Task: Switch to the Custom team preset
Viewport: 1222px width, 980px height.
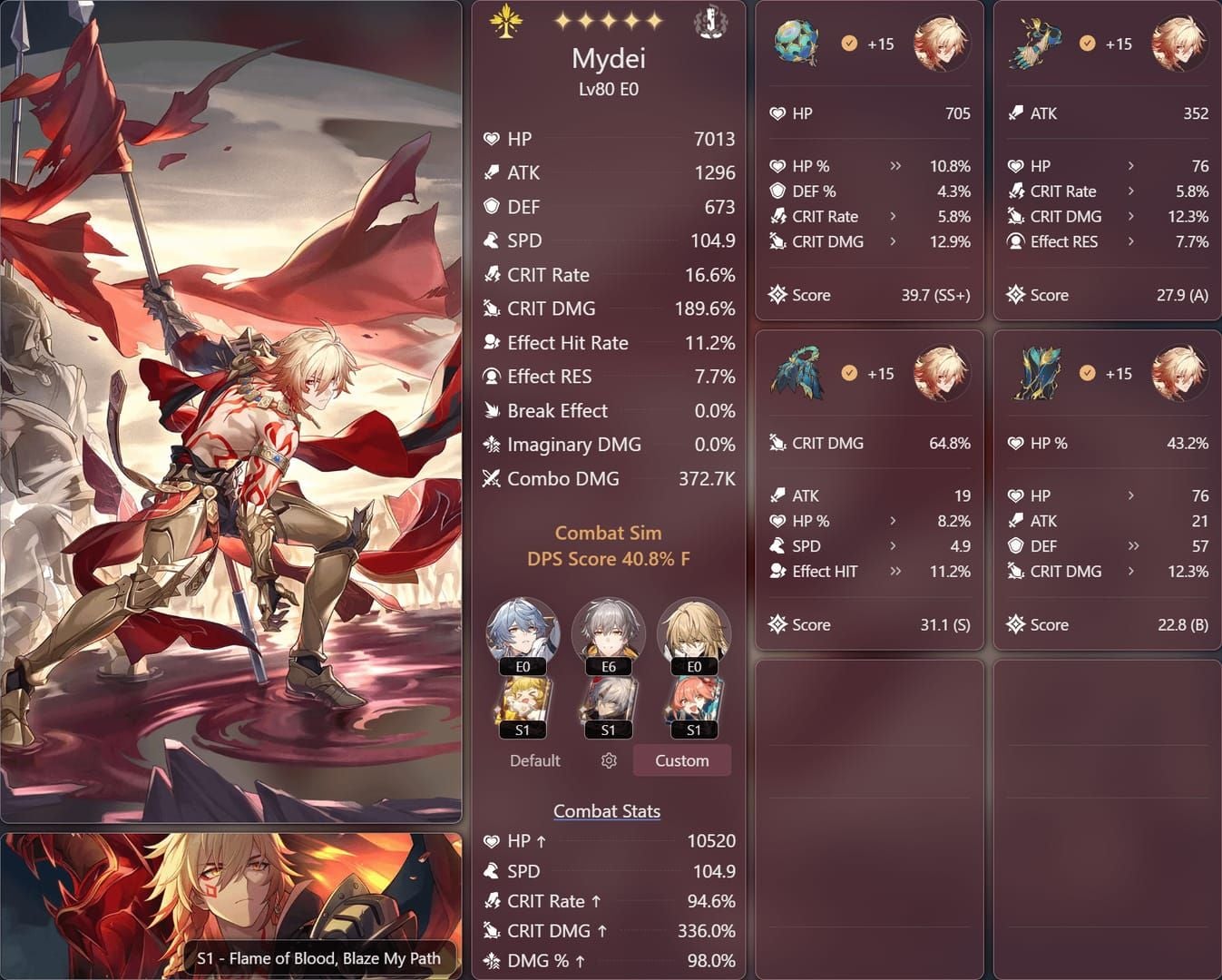Action: 681,760
